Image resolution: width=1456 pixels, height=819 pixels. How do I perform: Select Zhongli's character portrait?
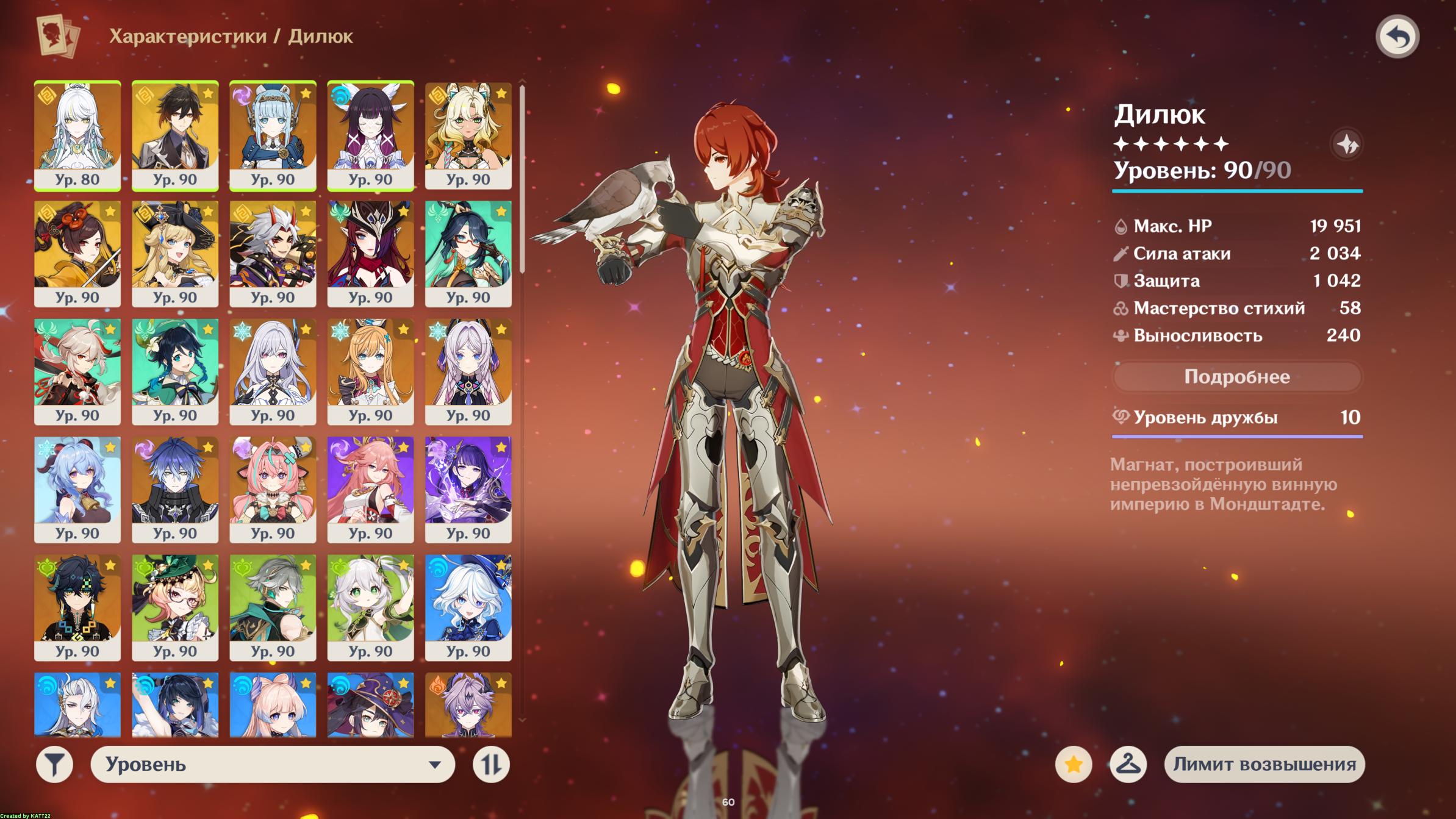pos(175,135)
